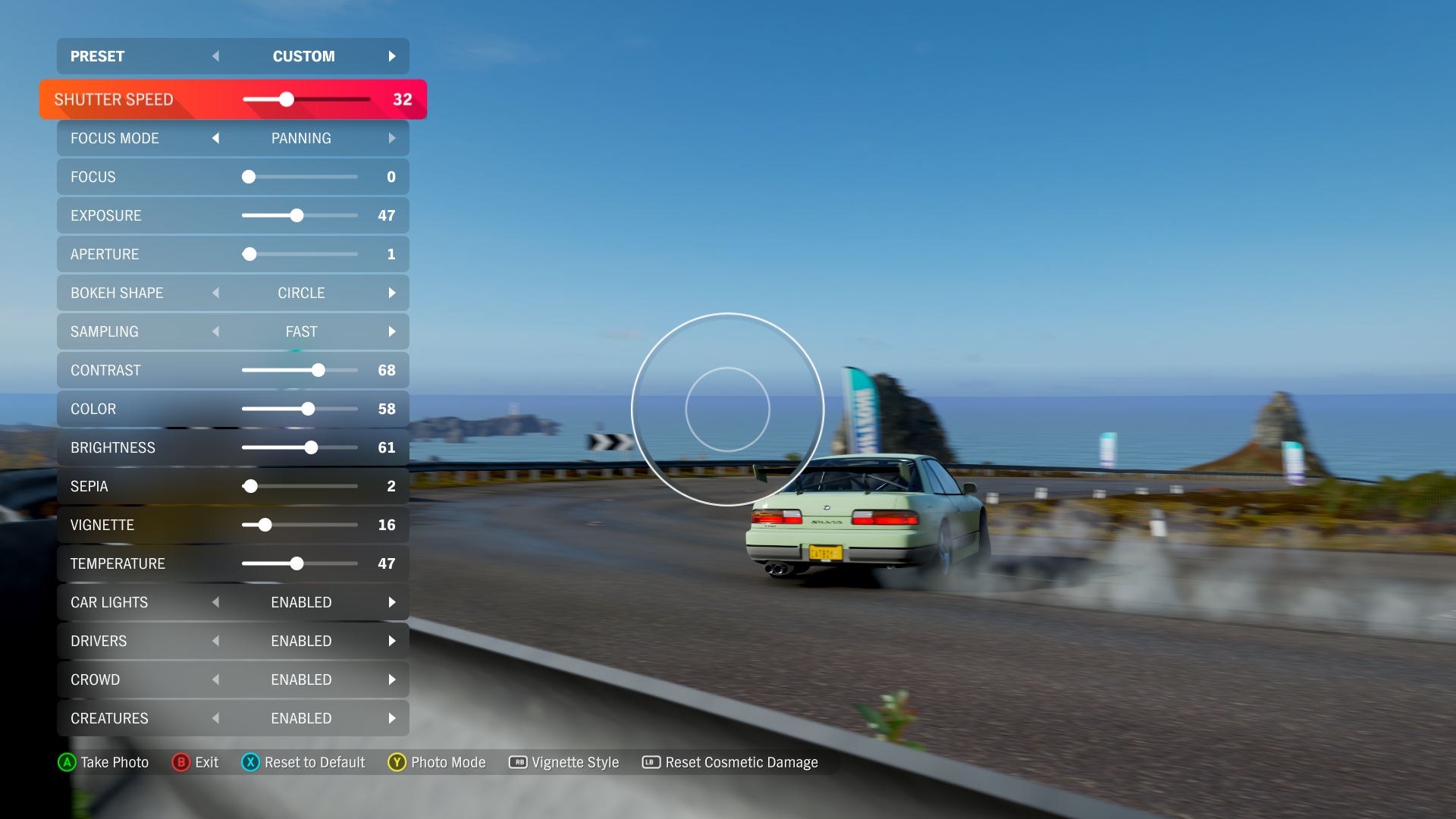1456x819 pixels.
Task: Toggle Drivers using its right arrow
Action: [x=392, y=641]
